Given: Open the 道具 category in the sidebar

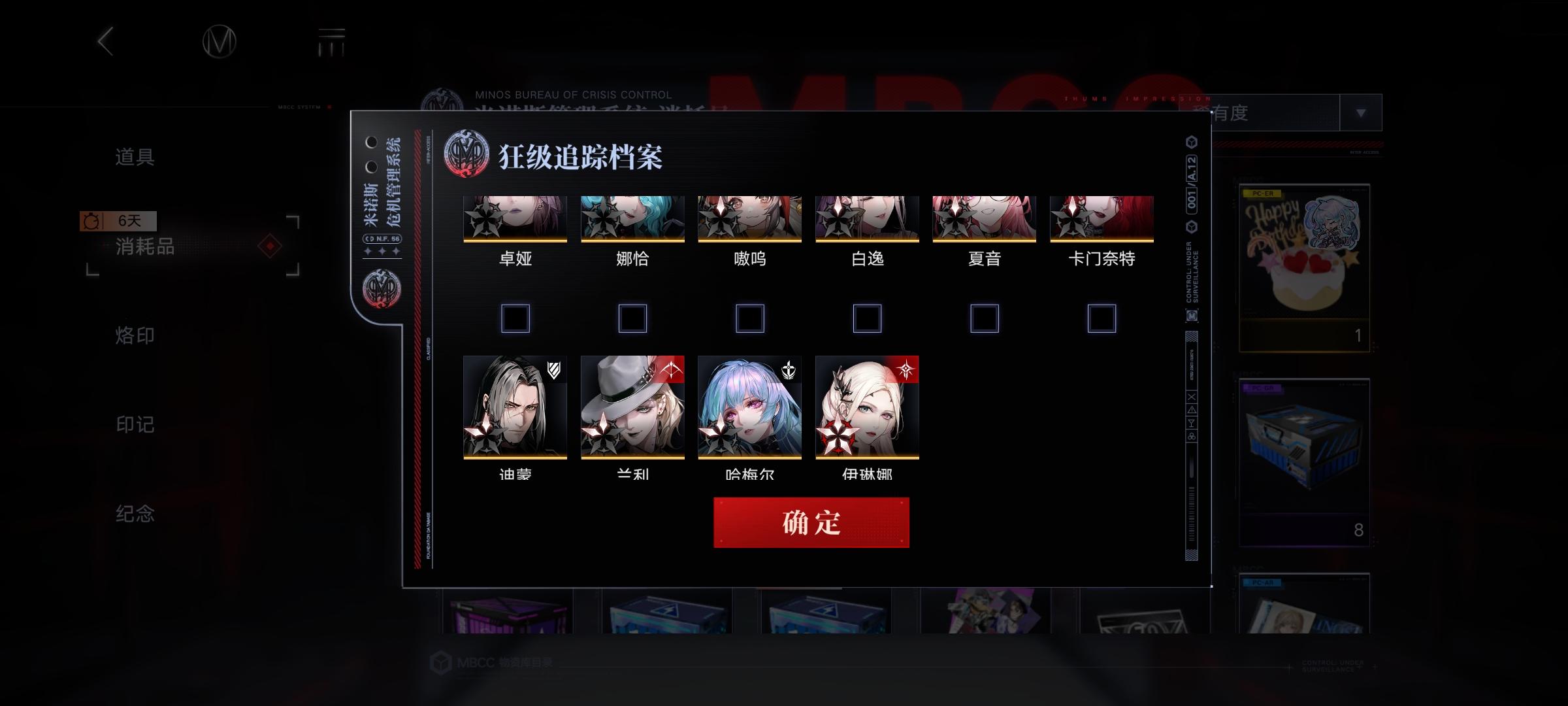Looking at the screenshot, I should (x=135, y=157).
